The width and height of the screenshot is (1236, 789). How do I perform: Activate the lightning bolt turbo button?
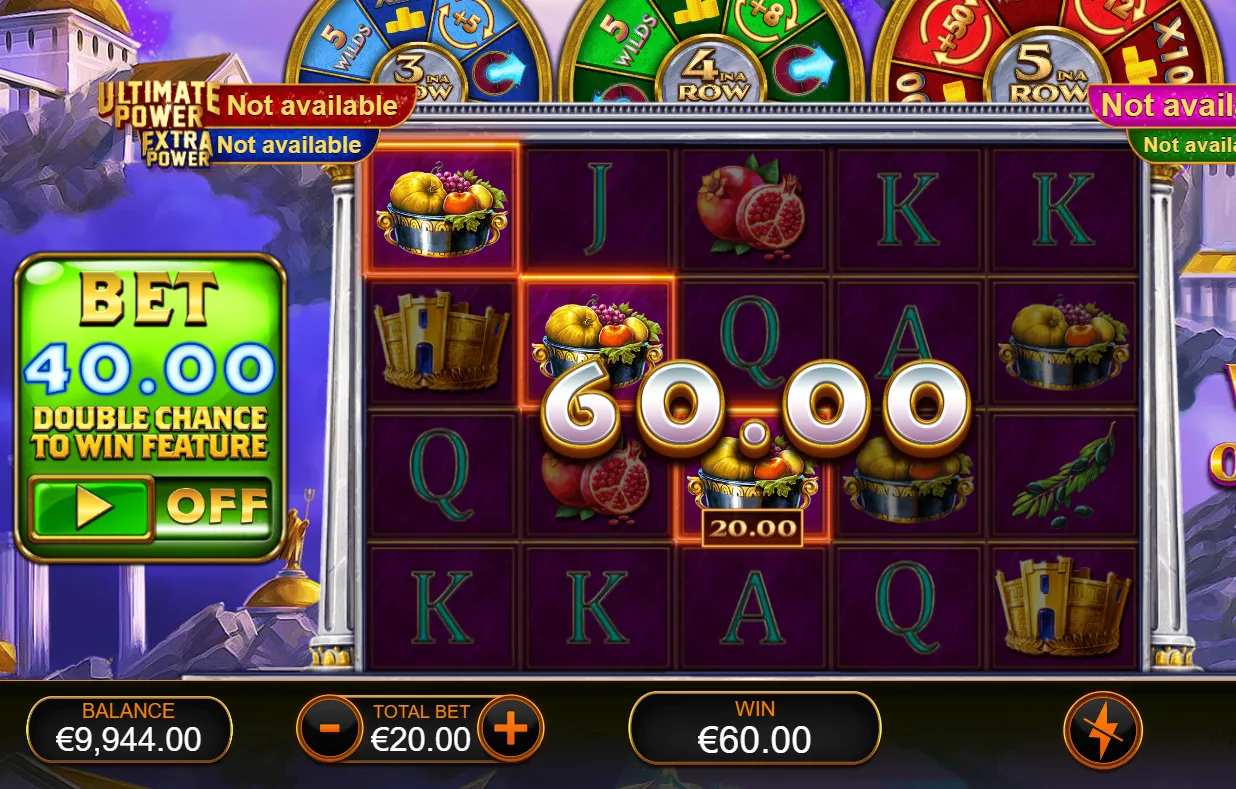click(x=1103, y=730)
